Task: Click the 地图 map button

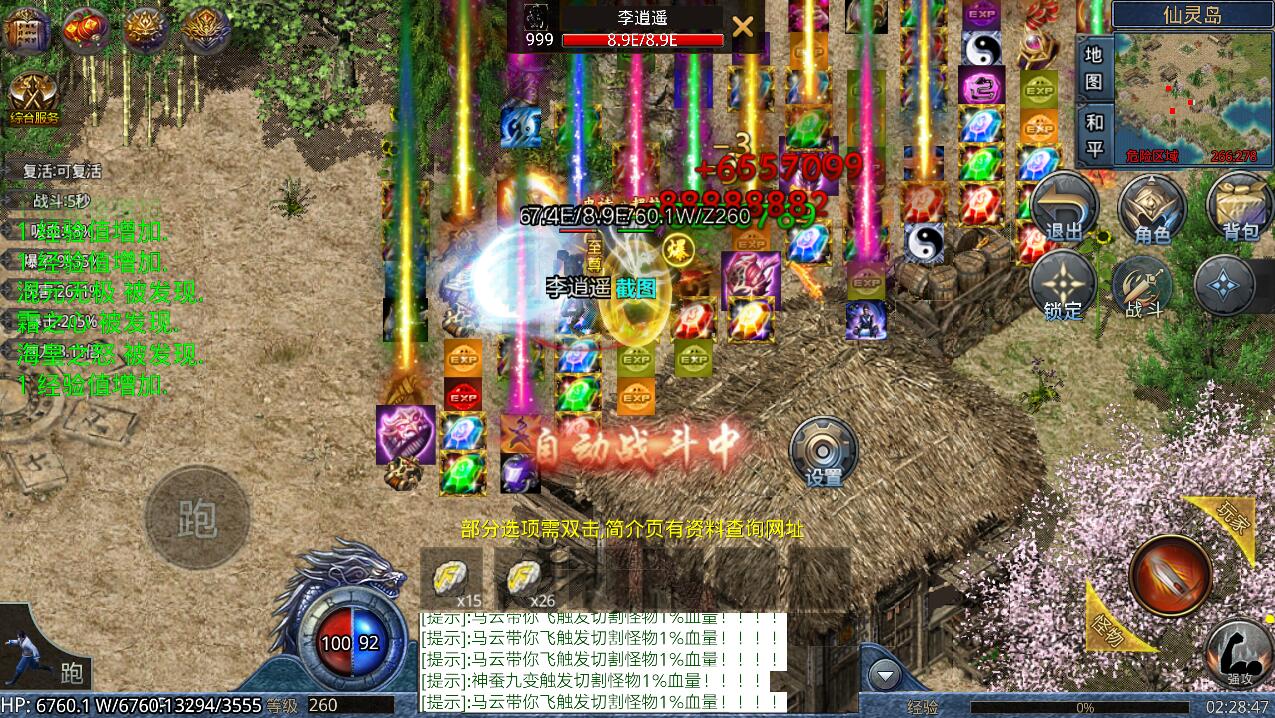Action: (1094, 67)
